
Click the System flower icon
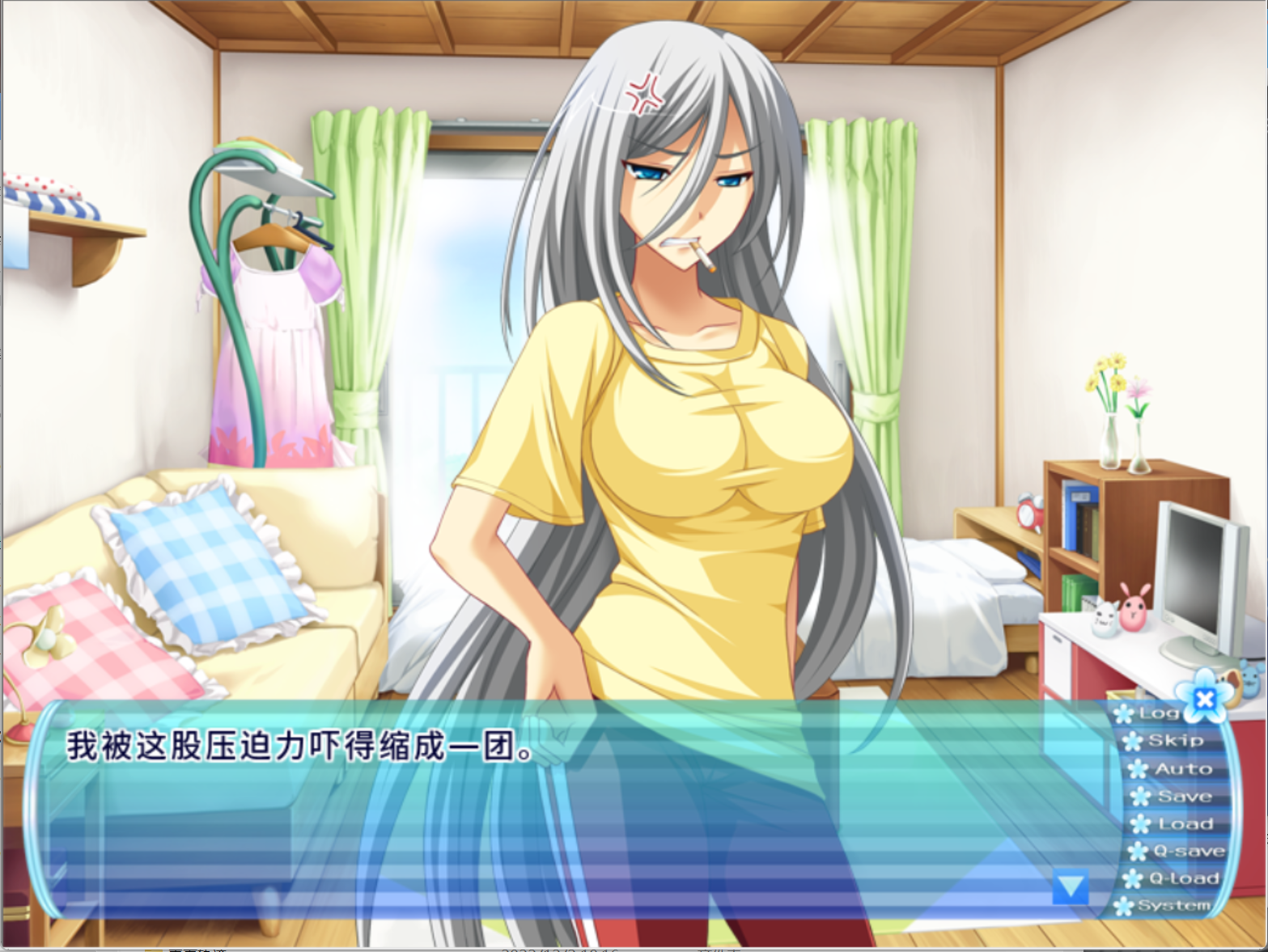[x=1125, y=906]
